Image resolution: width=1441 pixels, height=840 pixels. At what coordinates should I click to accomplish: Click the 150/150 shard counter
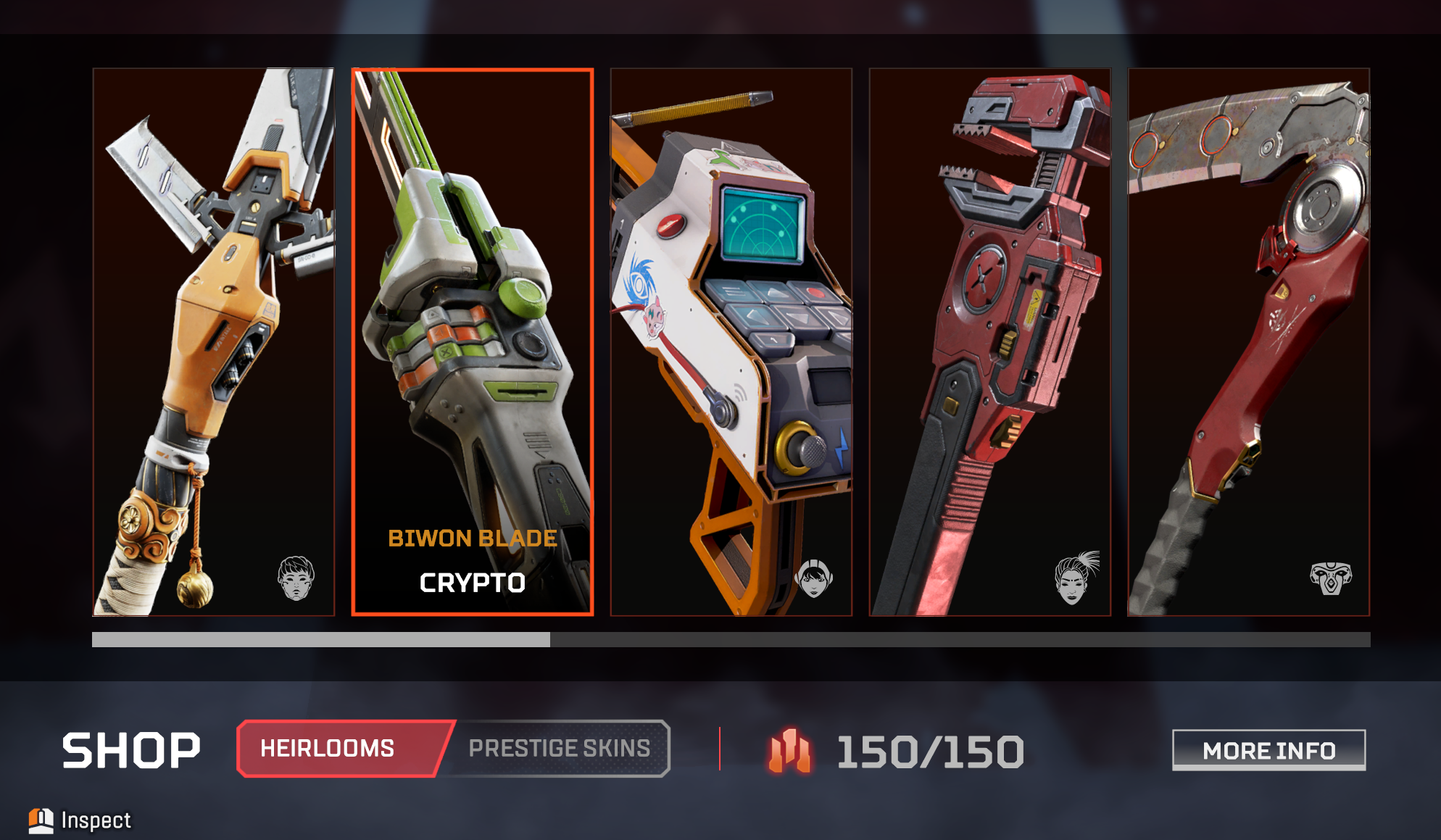point(930,752)
